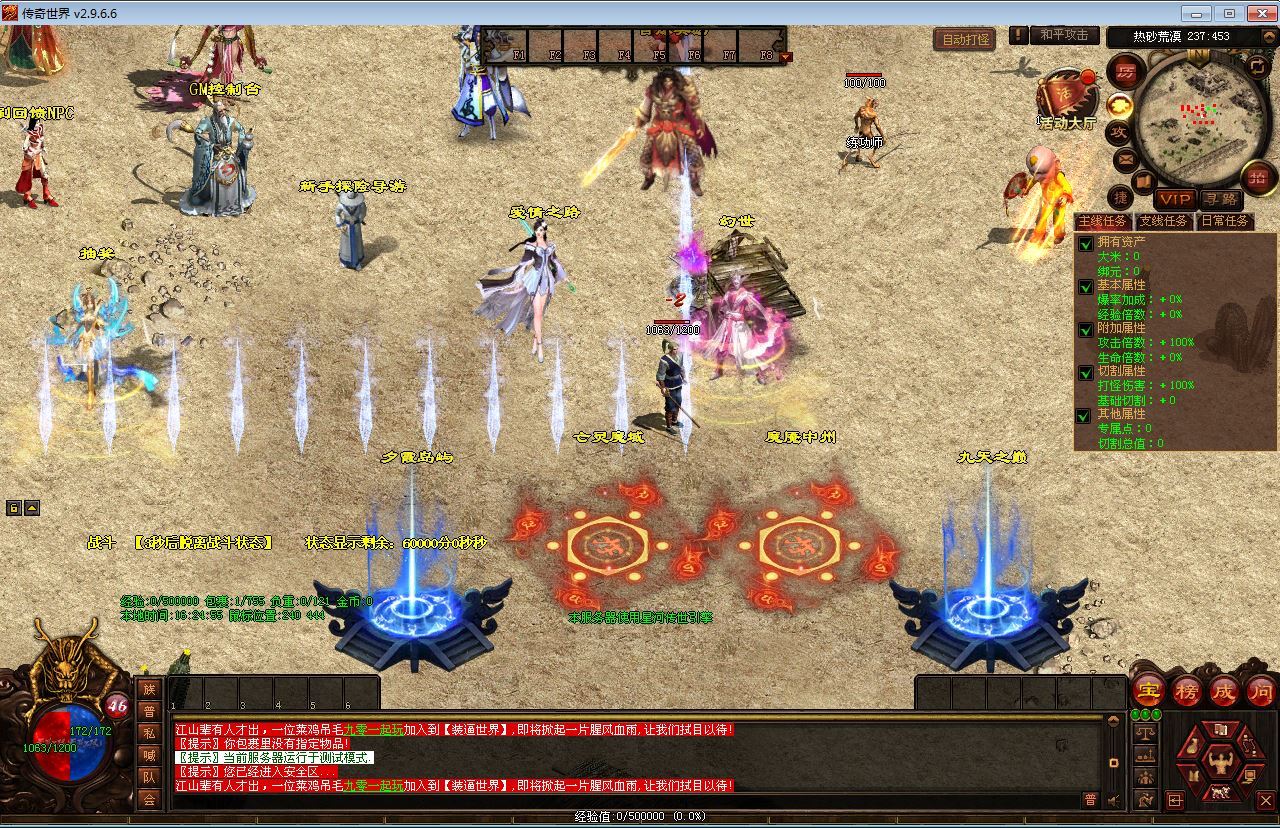Select the pet dog icon in the hex menu
The width and height of the screenshot is (1280, 828).
click(1220, 793)
